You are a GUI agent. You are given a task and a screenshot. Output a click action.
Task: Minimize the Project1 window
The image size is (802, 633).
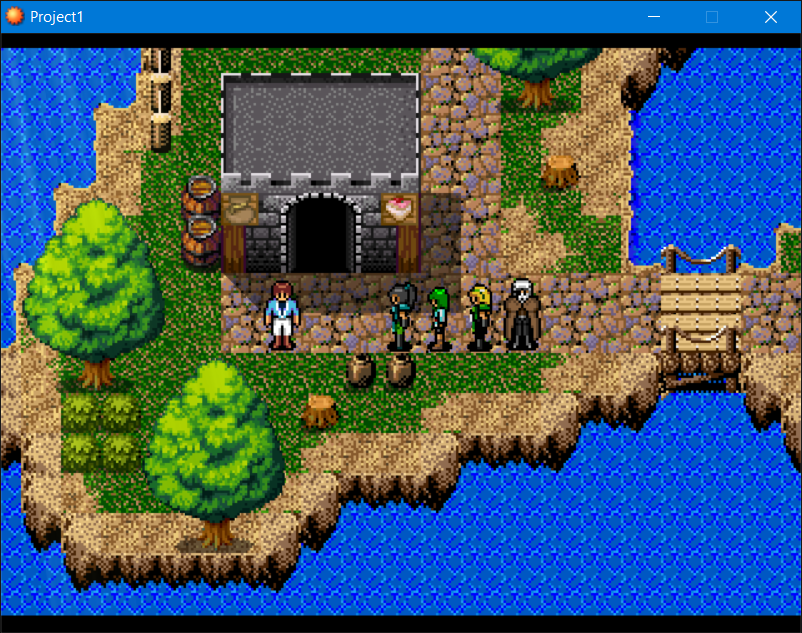point(653,17)
